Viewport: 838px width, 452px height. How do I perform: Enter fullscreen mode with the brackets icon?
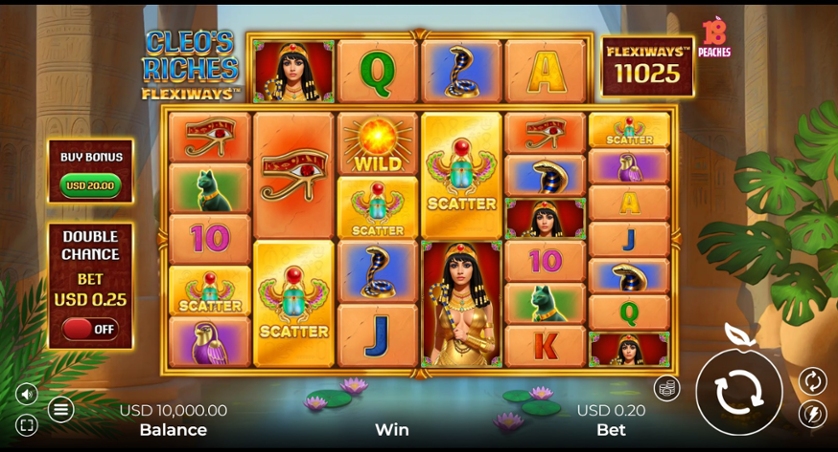(27, 426)
